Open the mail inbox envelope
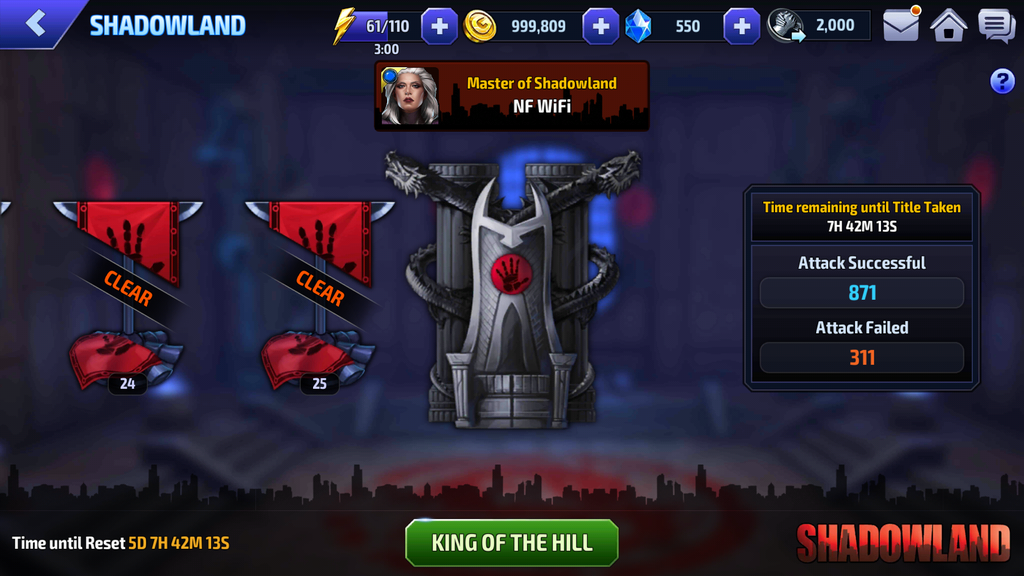Viewport: 1024px width, 576px height. click(x=901, y=25)
